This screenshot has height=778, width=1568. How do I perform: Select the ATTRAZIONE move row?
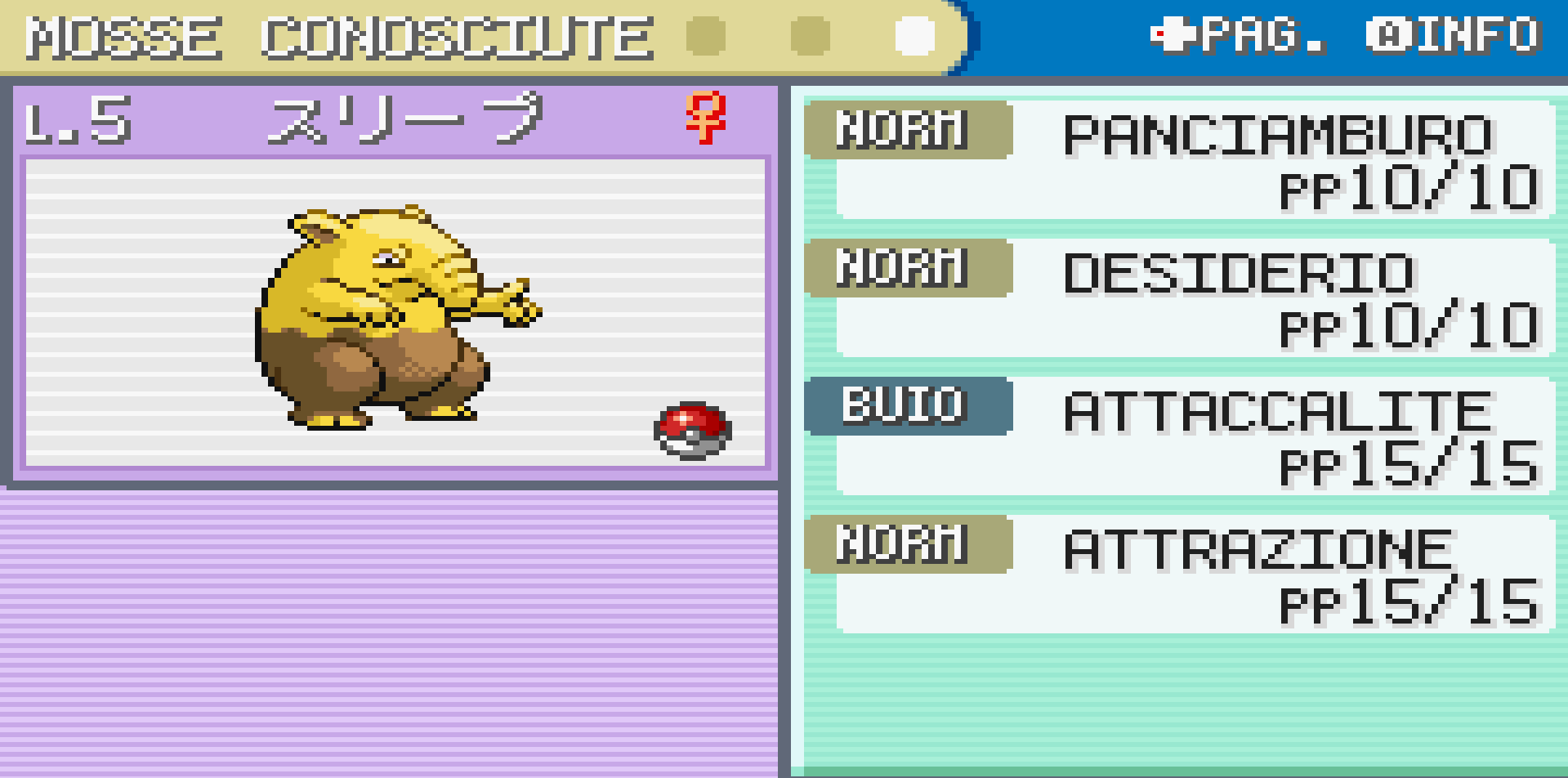(x=1258, y=549)
